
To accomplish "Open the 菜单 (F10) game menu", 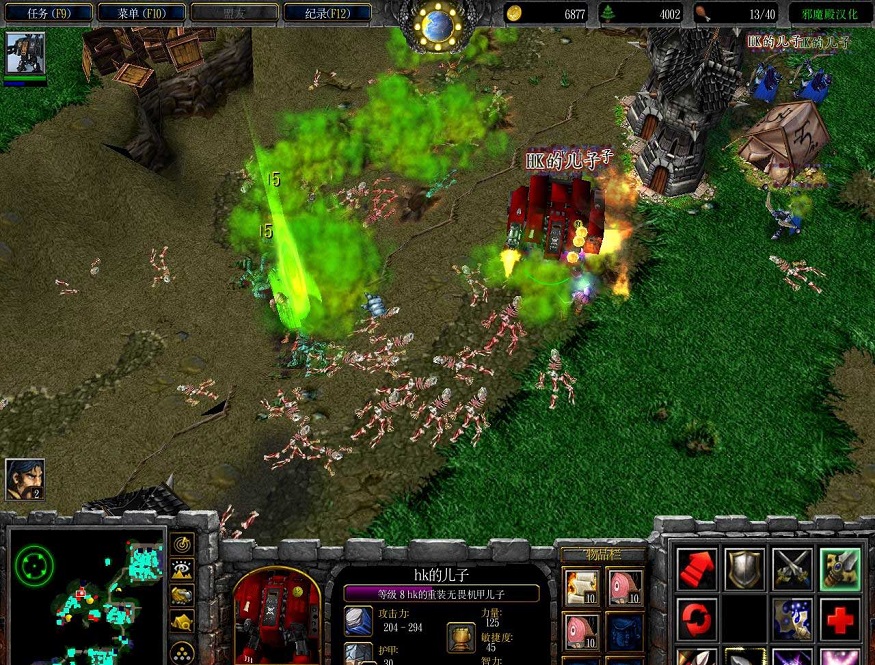I will point(142,13).
